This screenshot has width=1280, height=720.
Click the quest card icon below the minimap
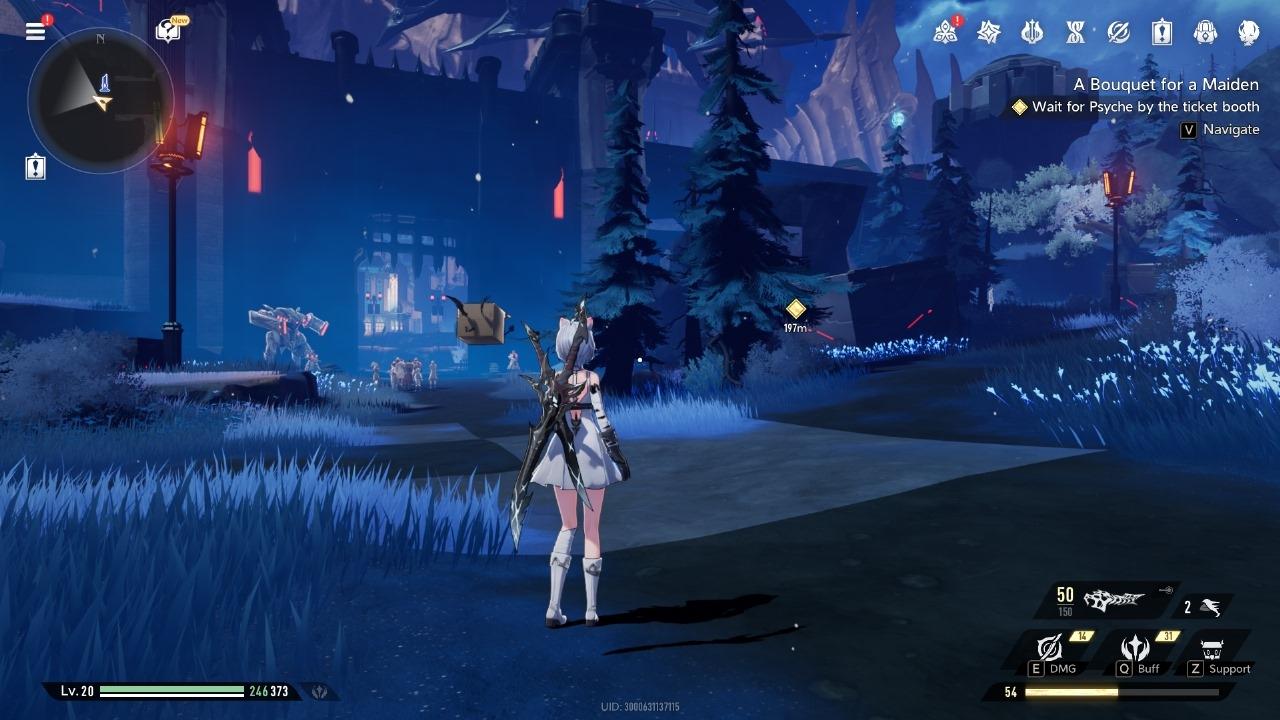pos(36,167)
